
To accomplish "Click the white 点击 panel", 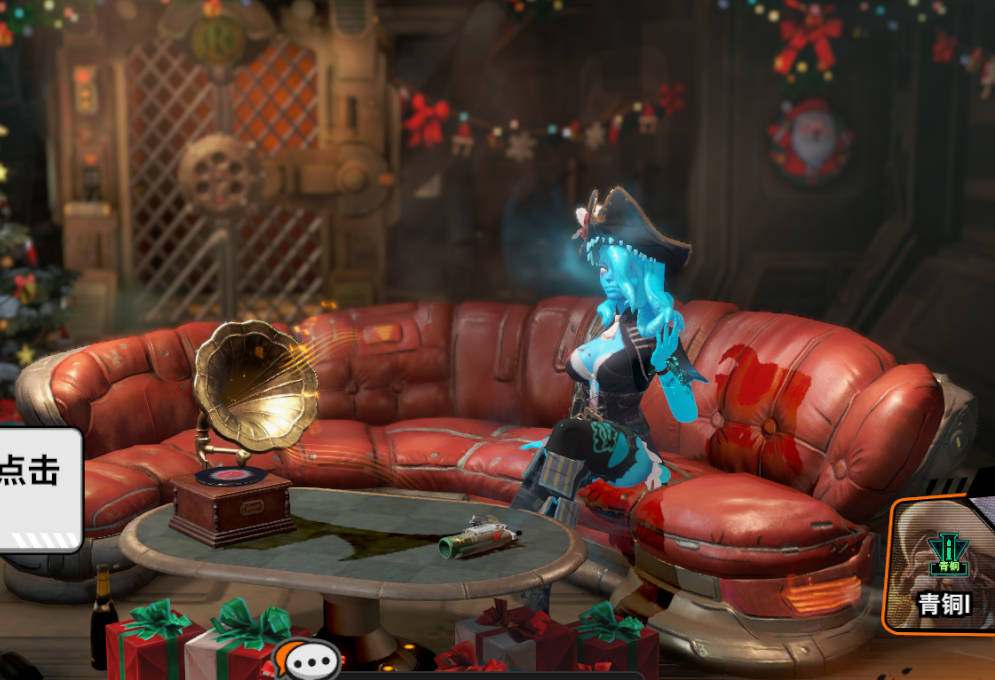I will [40, 489].
